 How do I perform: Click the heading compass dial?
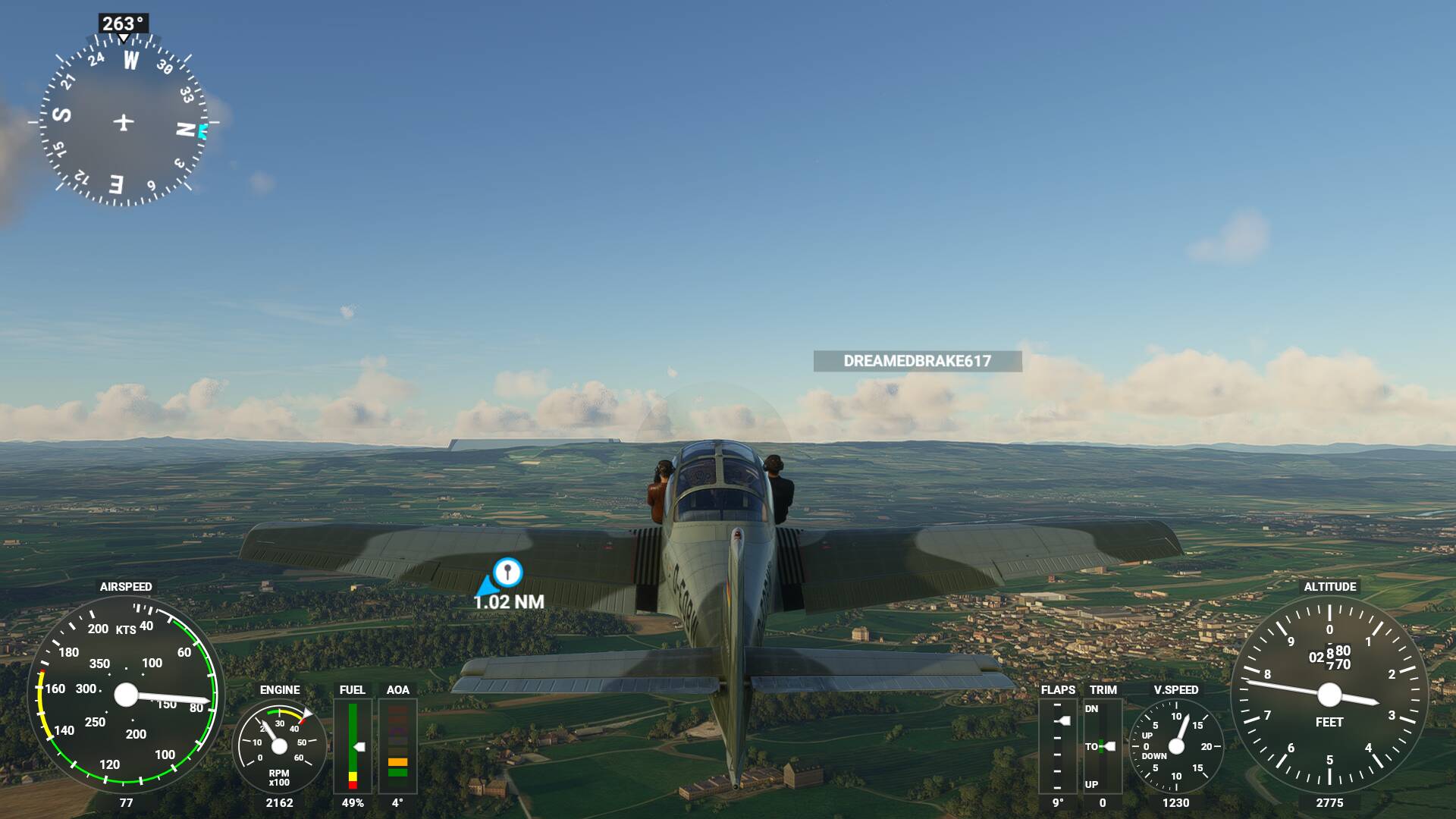point(124,122)
